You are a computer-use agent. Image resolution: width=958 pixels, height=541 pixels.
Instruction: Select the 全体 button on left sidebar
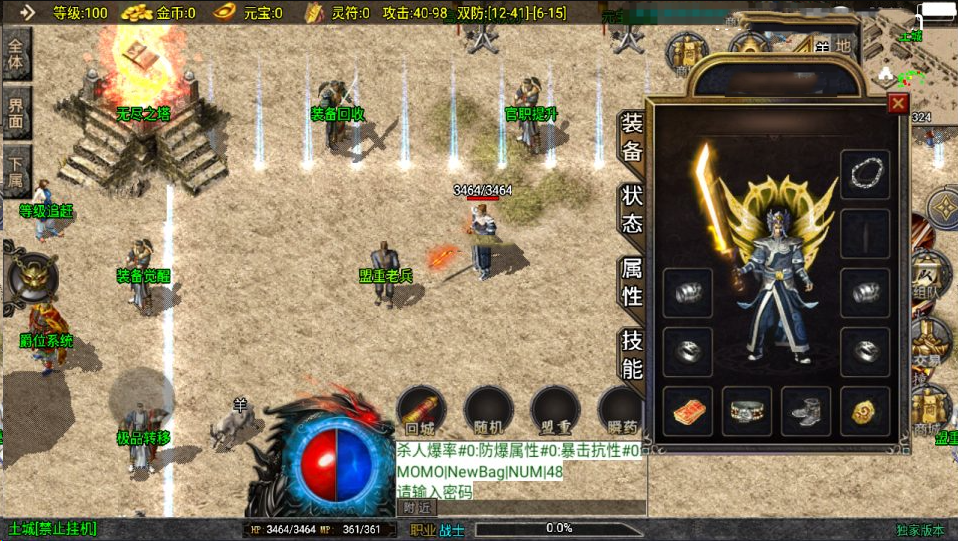coord(18,53)
